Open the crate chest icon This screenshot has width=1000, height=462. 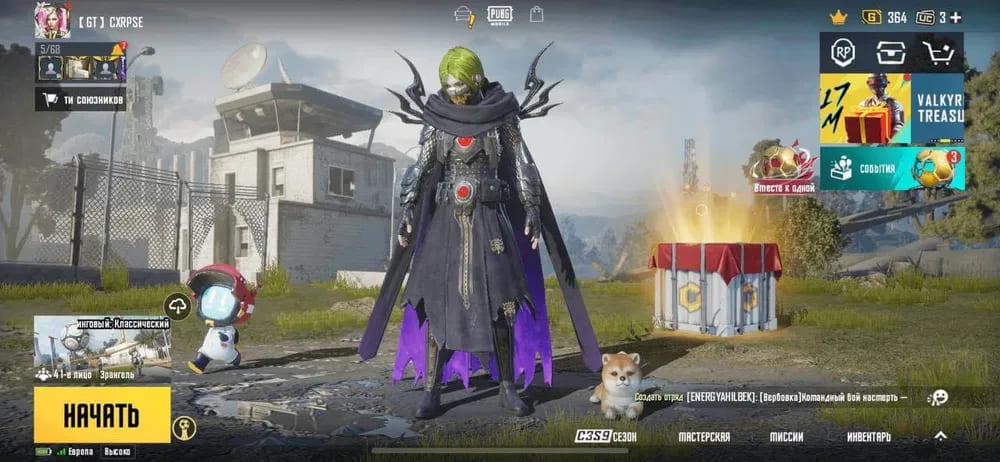890,53
